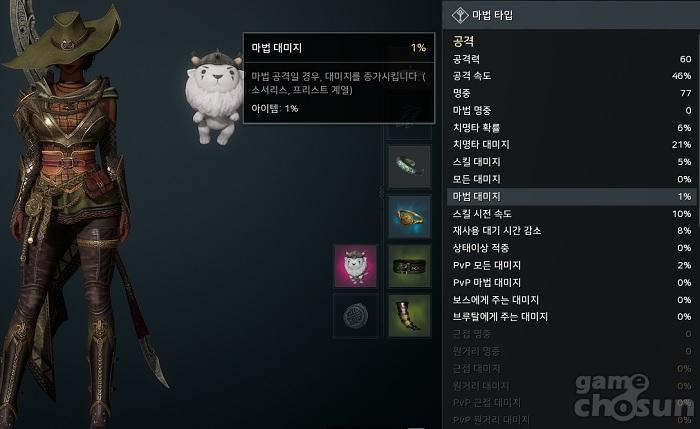Screen dimensions: 700x429
Task: Select the dark belt equipment slot
Action: [409, 266]
